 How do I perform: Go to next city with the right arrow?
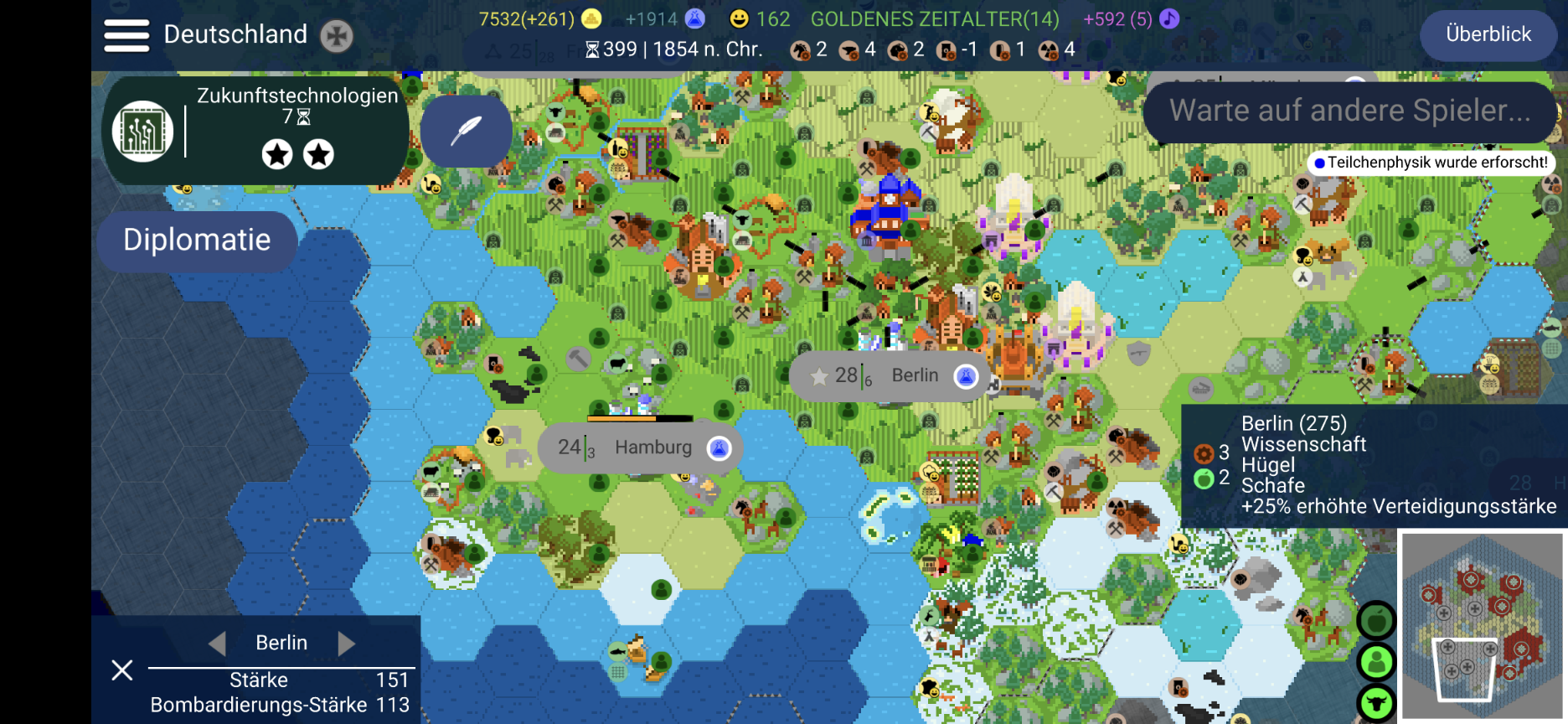345,643
